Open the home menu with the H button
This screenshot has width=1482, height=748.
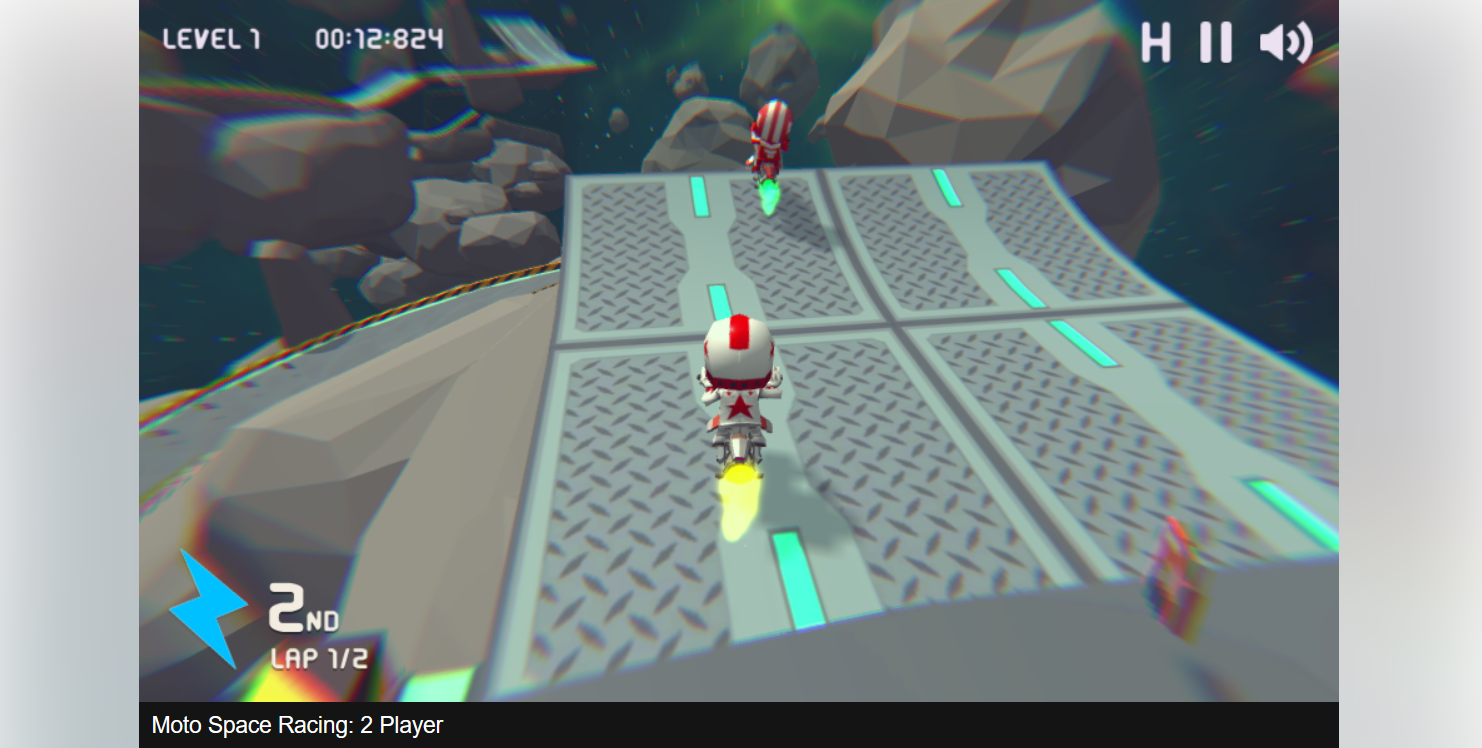1154,42
